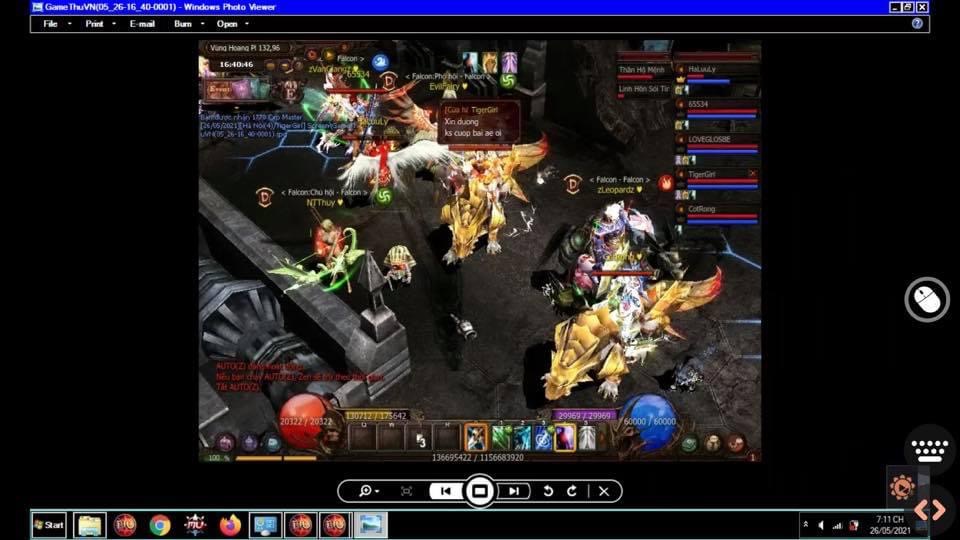Activate the white wings skill icon

(x=587, y=437)
